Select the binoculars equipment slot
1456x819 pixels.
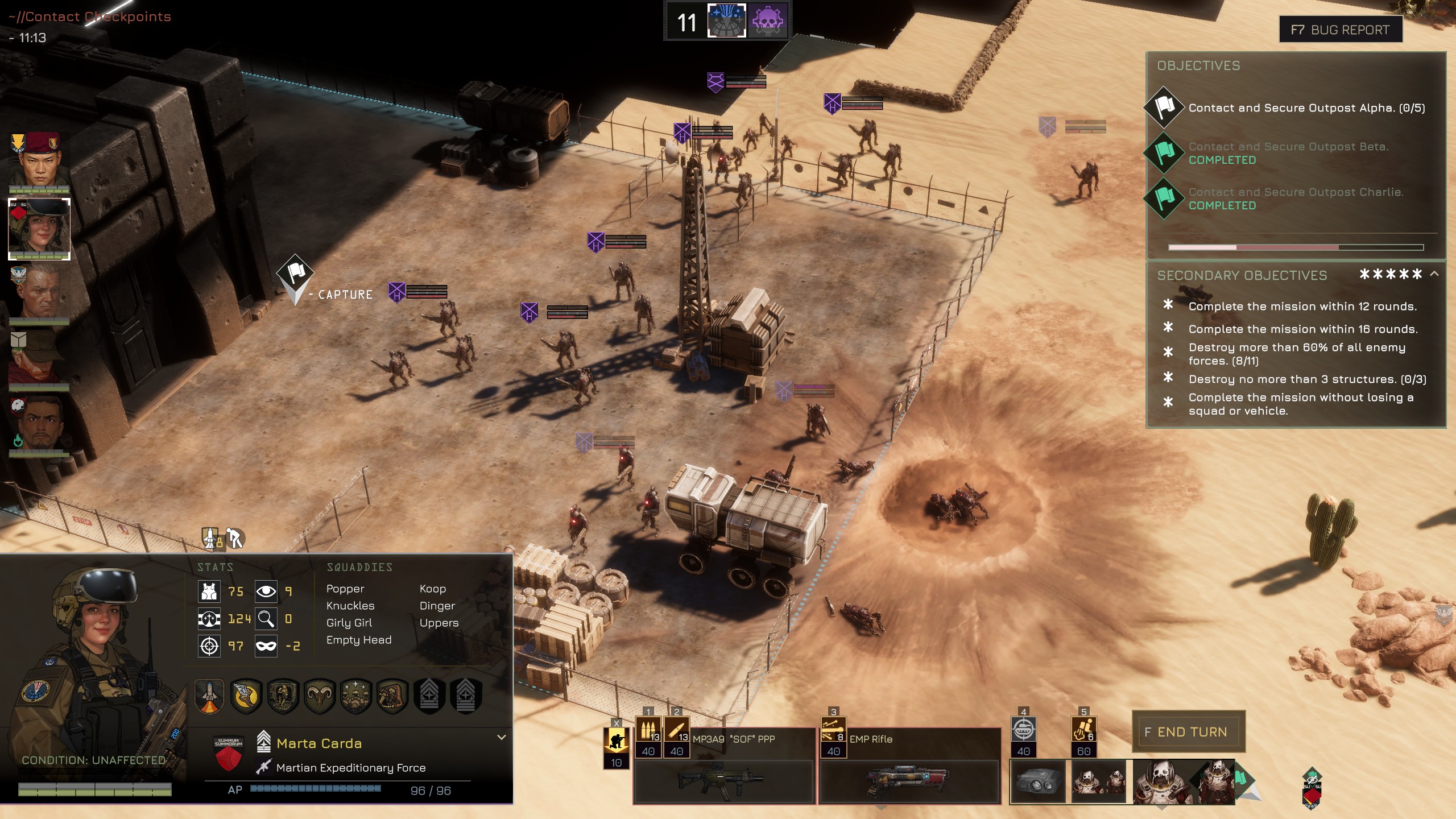point(1037,783)
